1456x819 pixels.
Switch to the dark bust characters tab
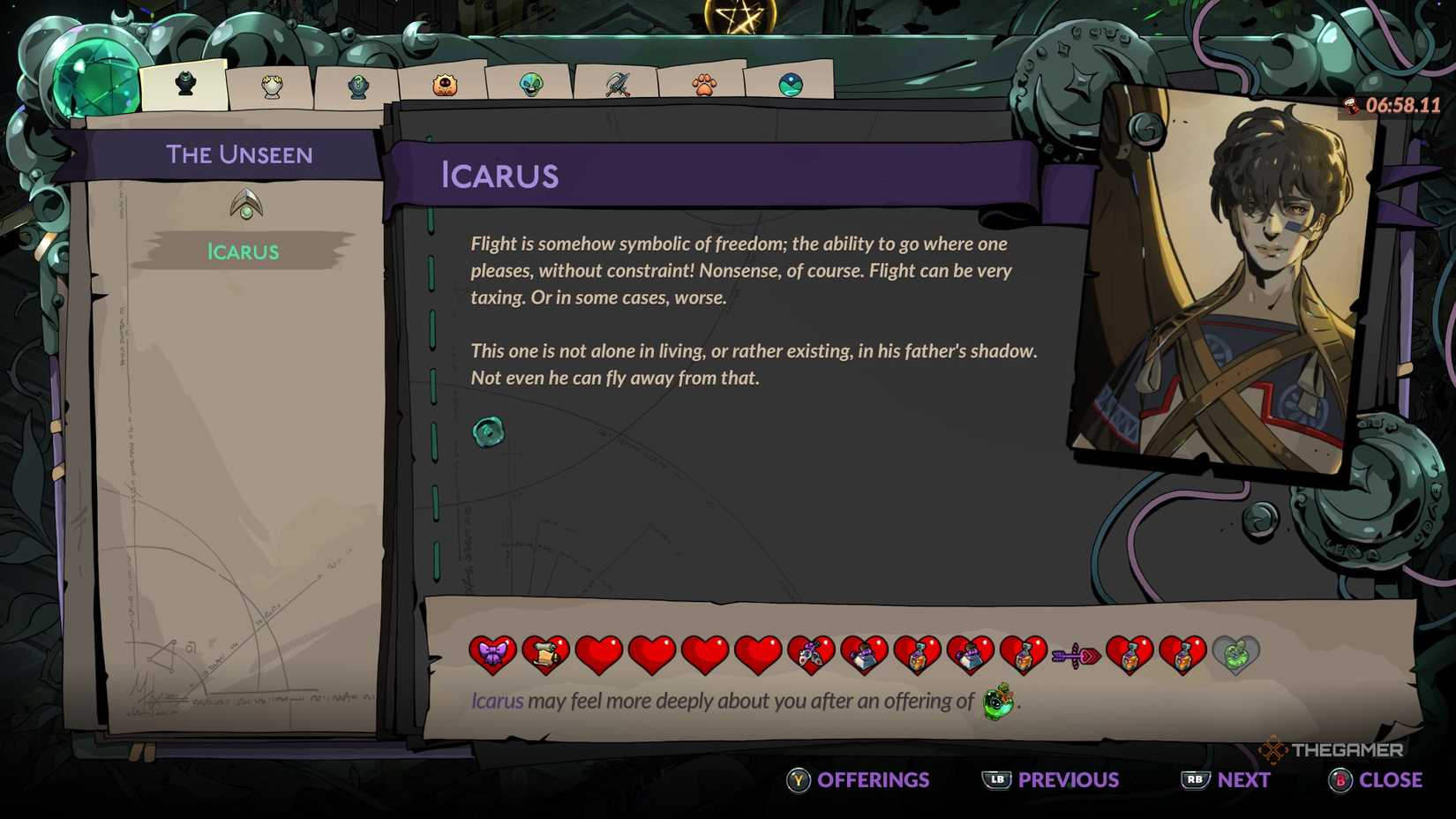click(185, 85)
